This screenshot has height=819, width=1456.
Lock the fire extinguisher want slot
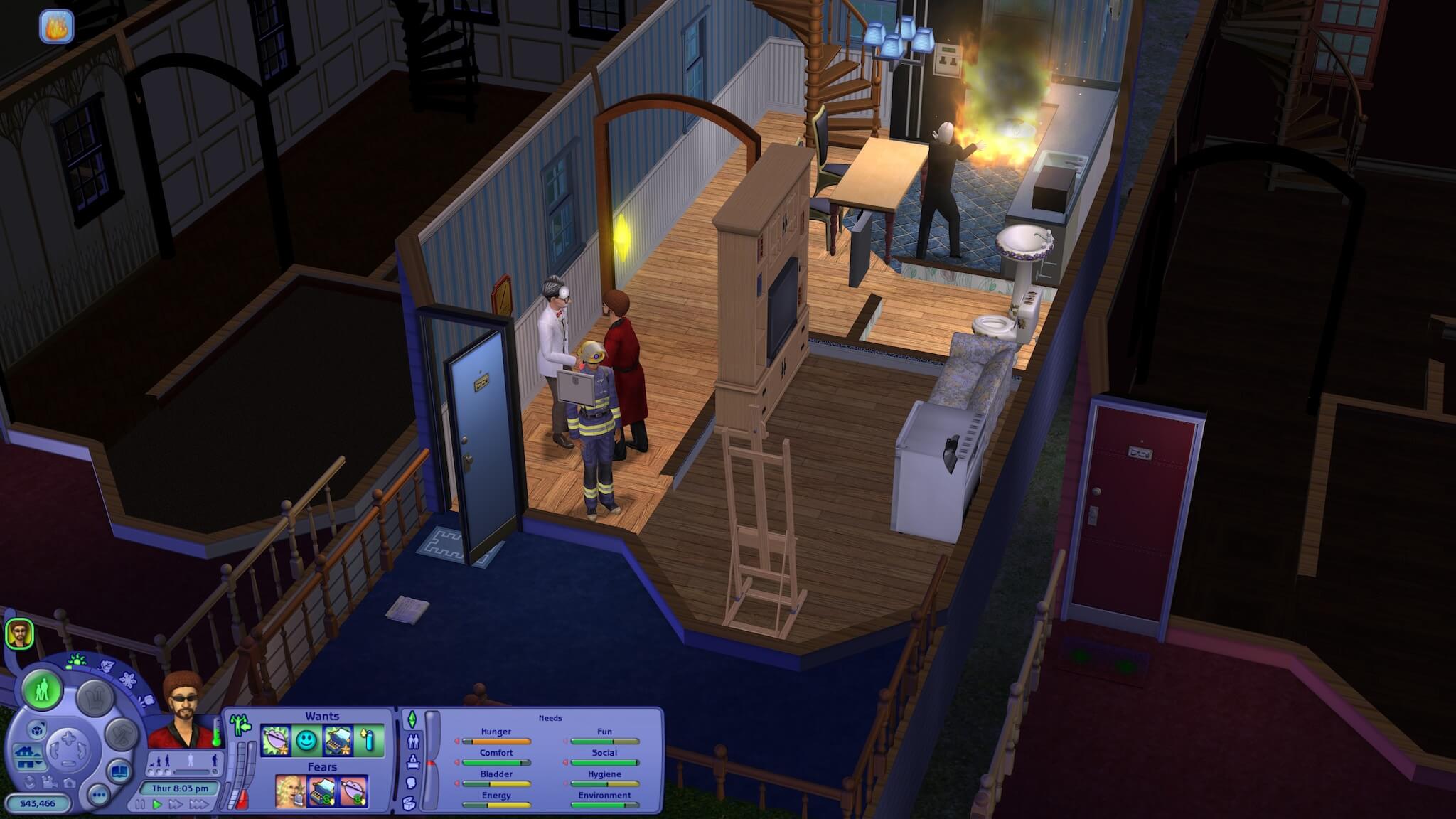point(370,739)
